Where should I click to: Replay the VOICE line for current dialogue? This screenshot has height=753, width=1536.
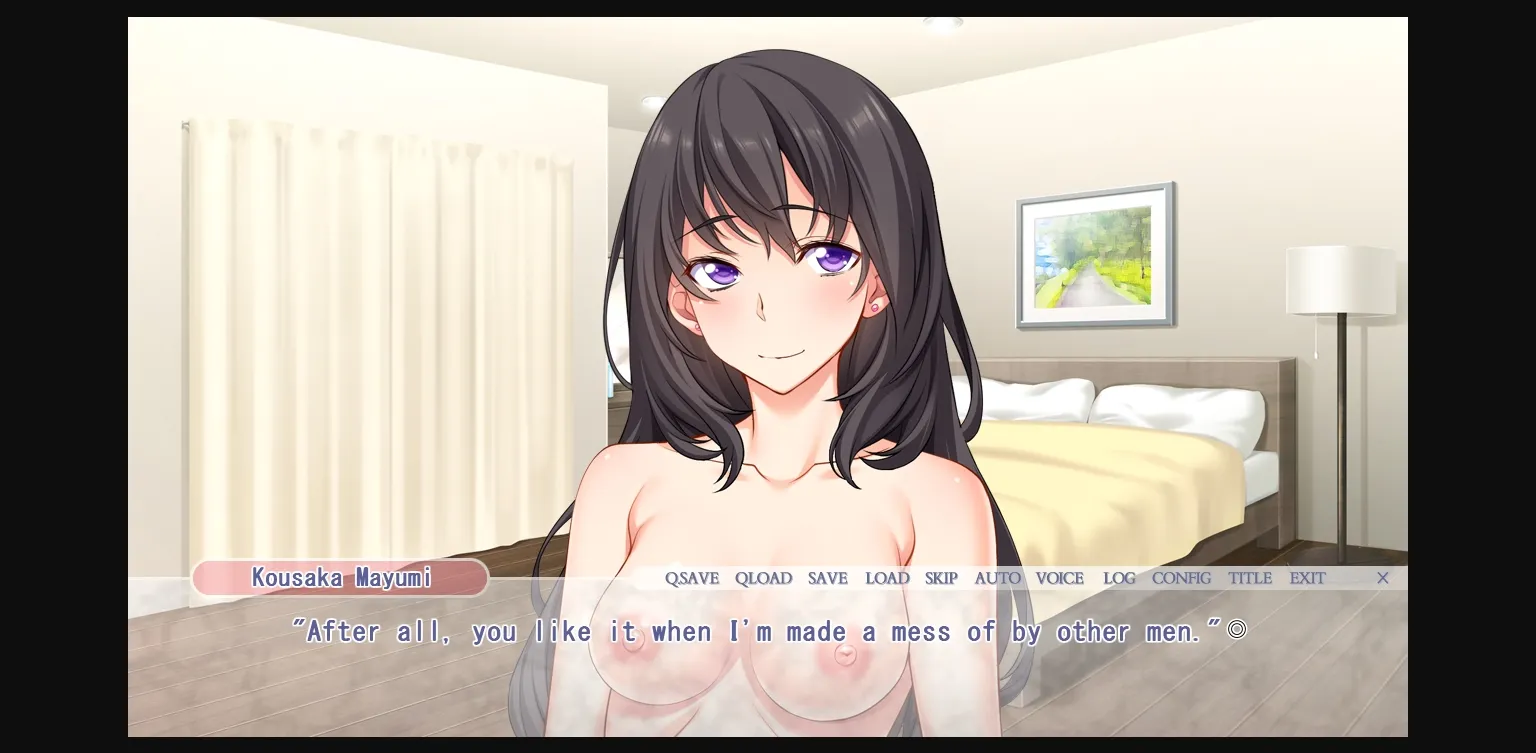click(x=1060, y=578)
